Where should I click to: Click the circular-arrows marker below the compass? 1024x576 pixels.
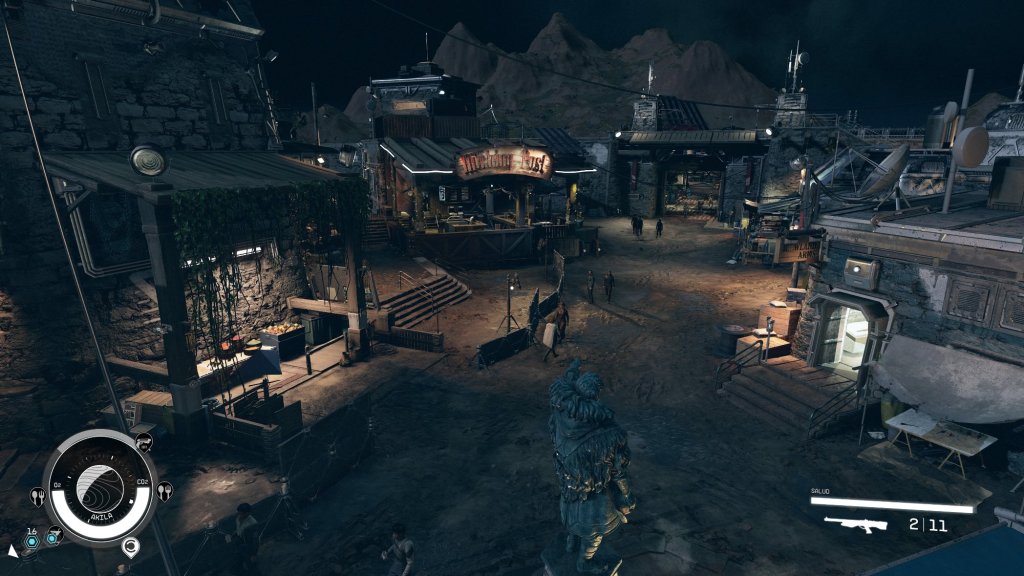click(x=130, y=546)
